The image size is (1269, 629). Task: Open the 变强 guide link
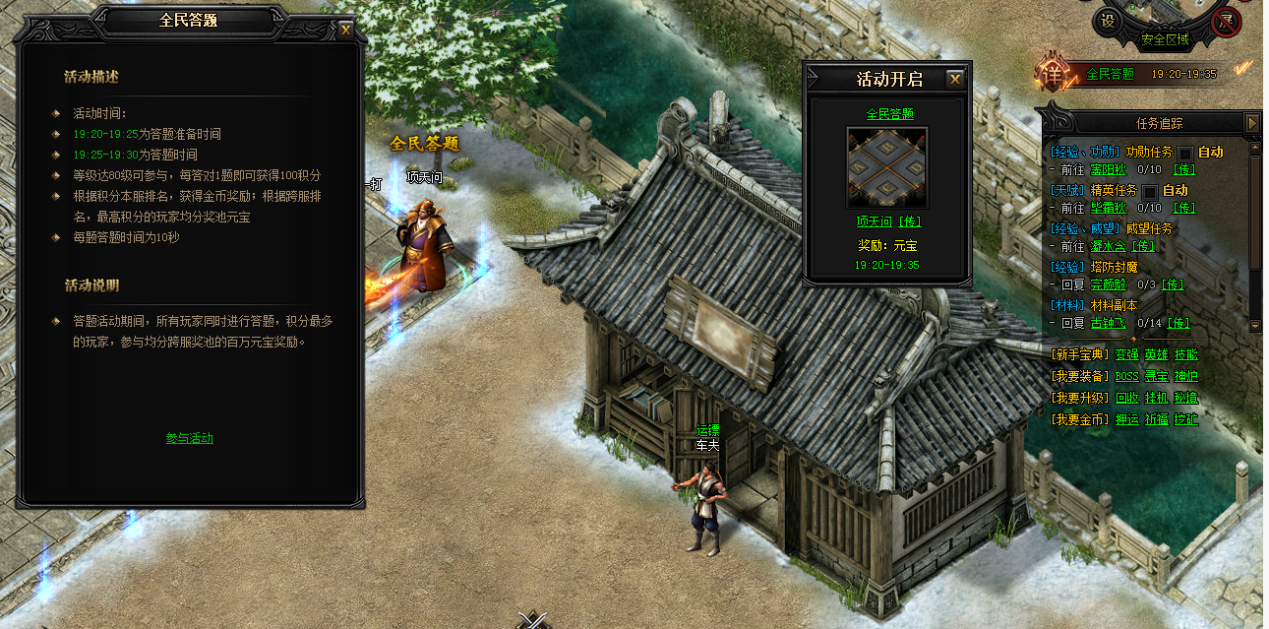coord(1127,354)
